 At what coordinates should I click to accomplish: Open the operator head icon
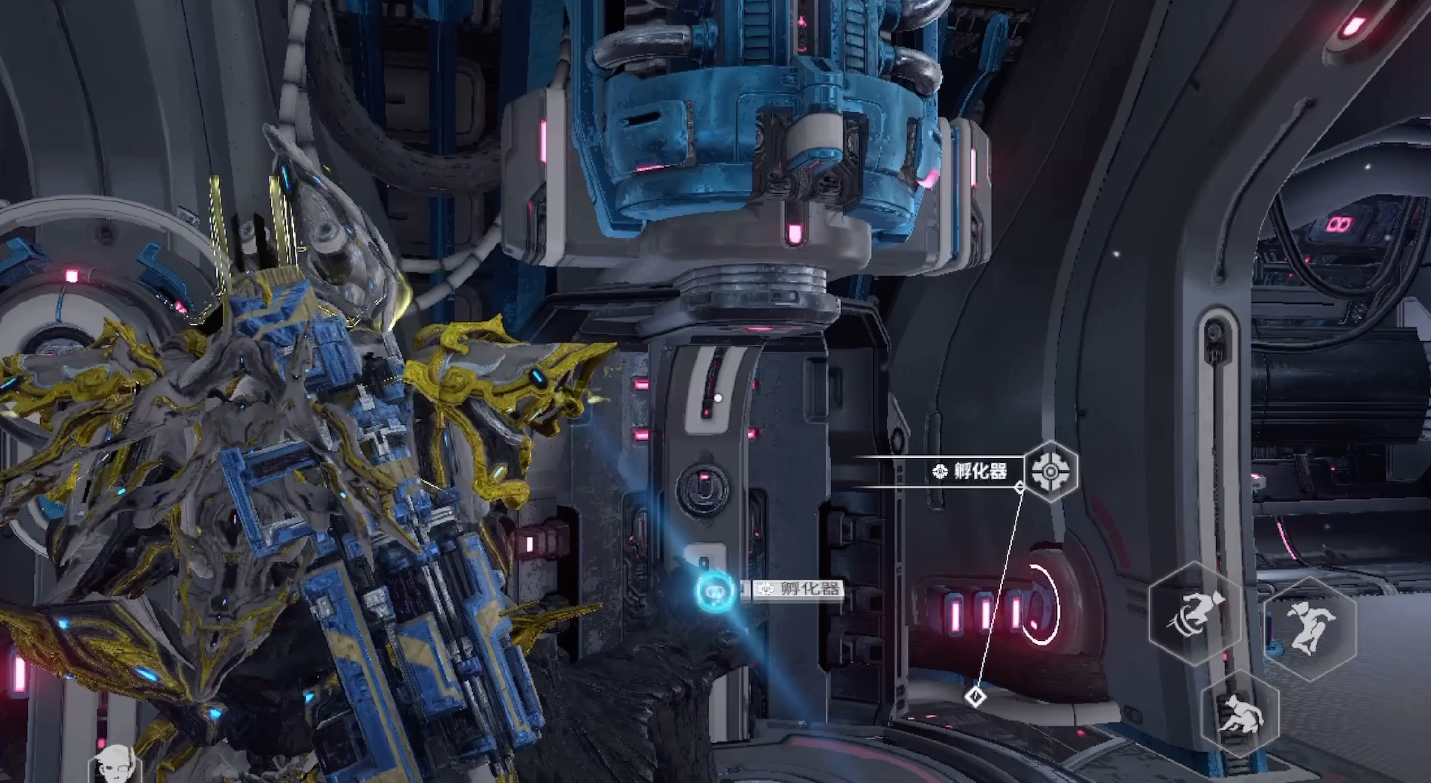coord(116,764)
